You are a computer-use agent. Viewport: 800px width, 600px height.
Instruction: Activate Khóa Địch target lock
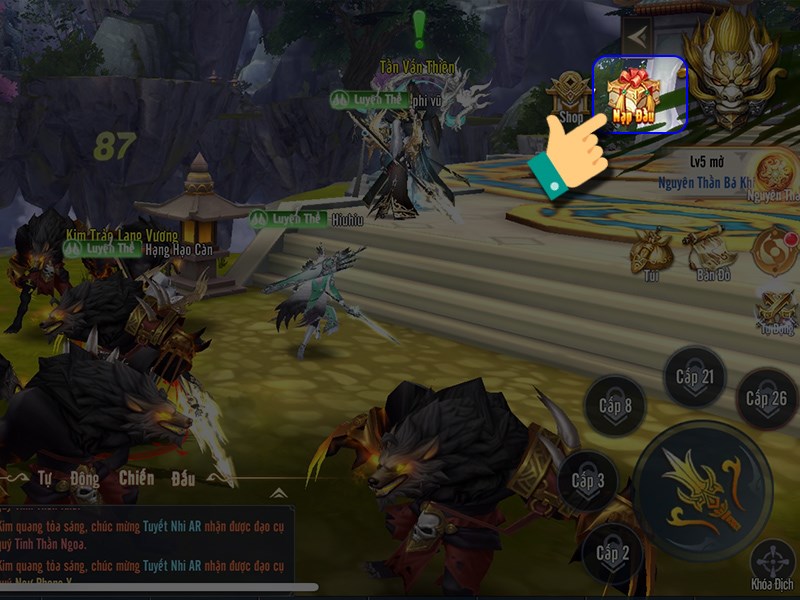773,564
